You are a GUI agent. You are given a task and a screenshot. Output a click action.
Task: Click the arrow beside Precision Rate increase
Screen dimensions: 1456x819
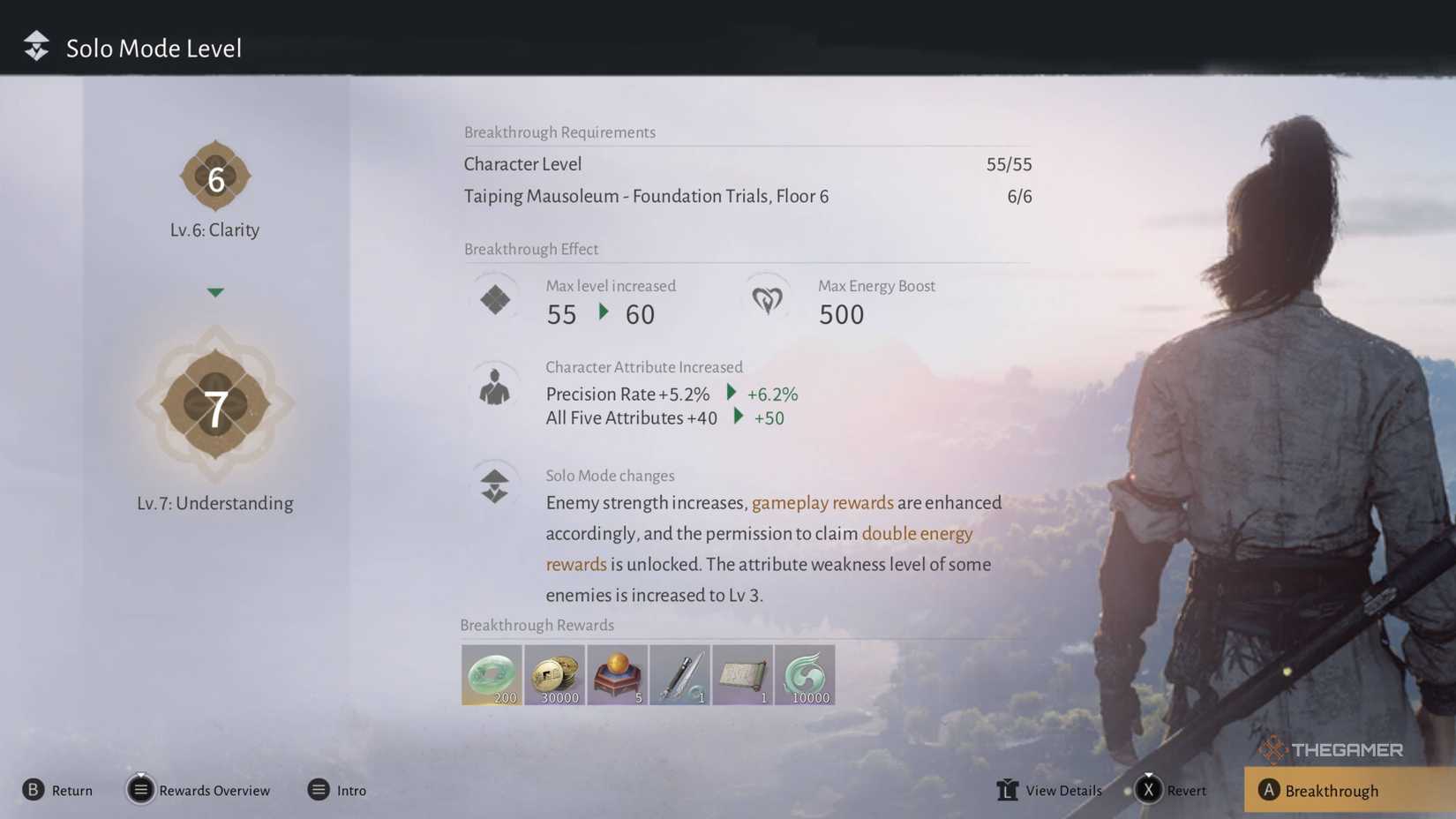[731, 394]
